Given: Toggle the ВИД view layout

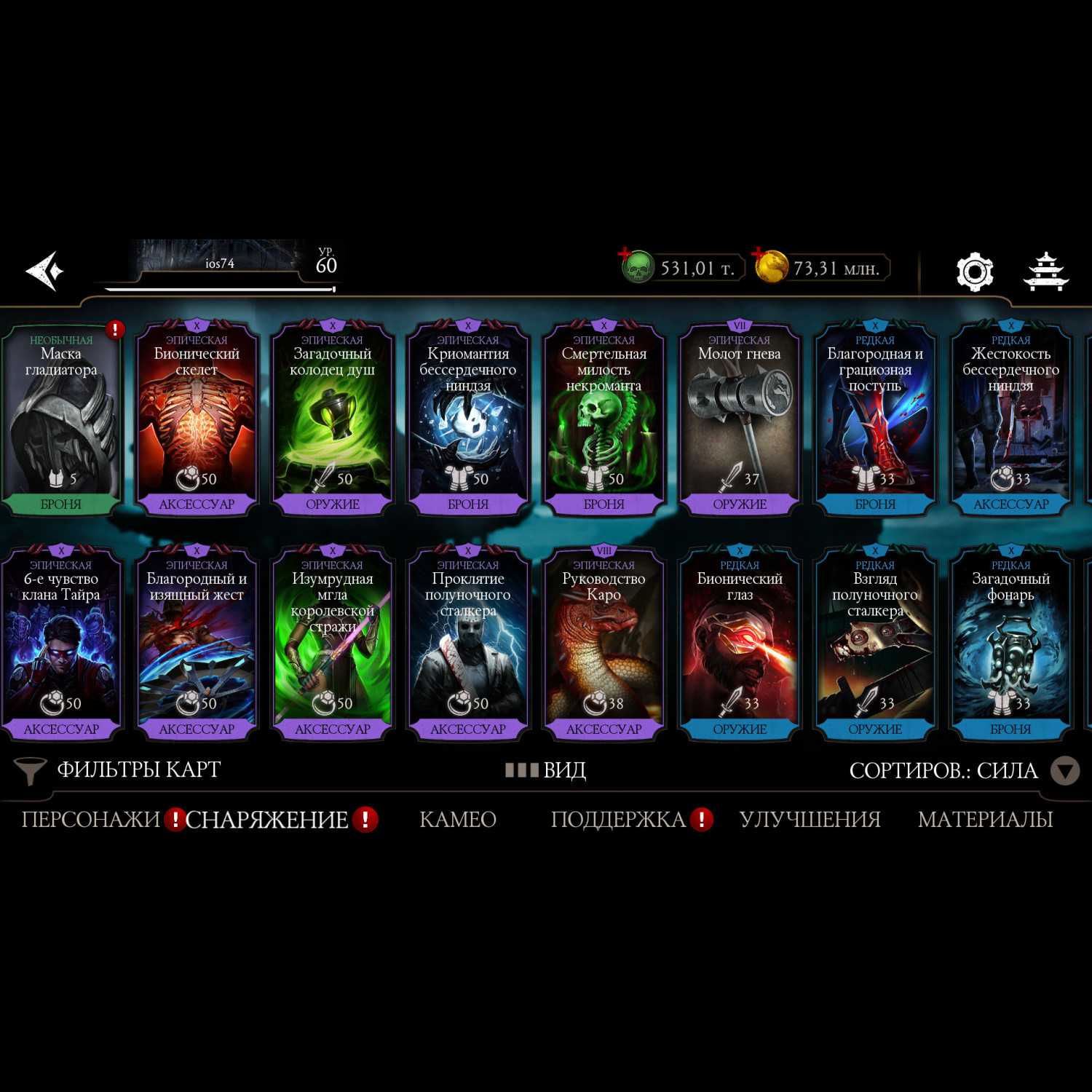Looking at the screenshot, I should point(546,770).
